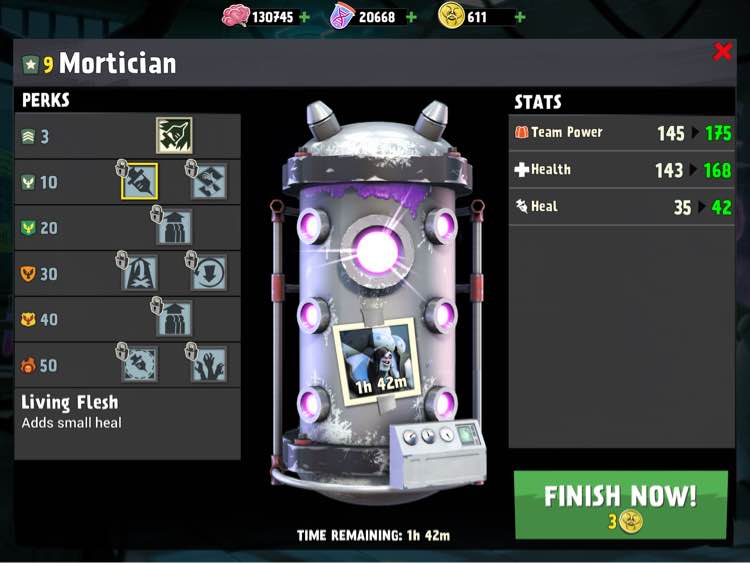This screenshot has width=750, height=563.
Task: Add more brains with the plus button
Action: click(305, 17)
